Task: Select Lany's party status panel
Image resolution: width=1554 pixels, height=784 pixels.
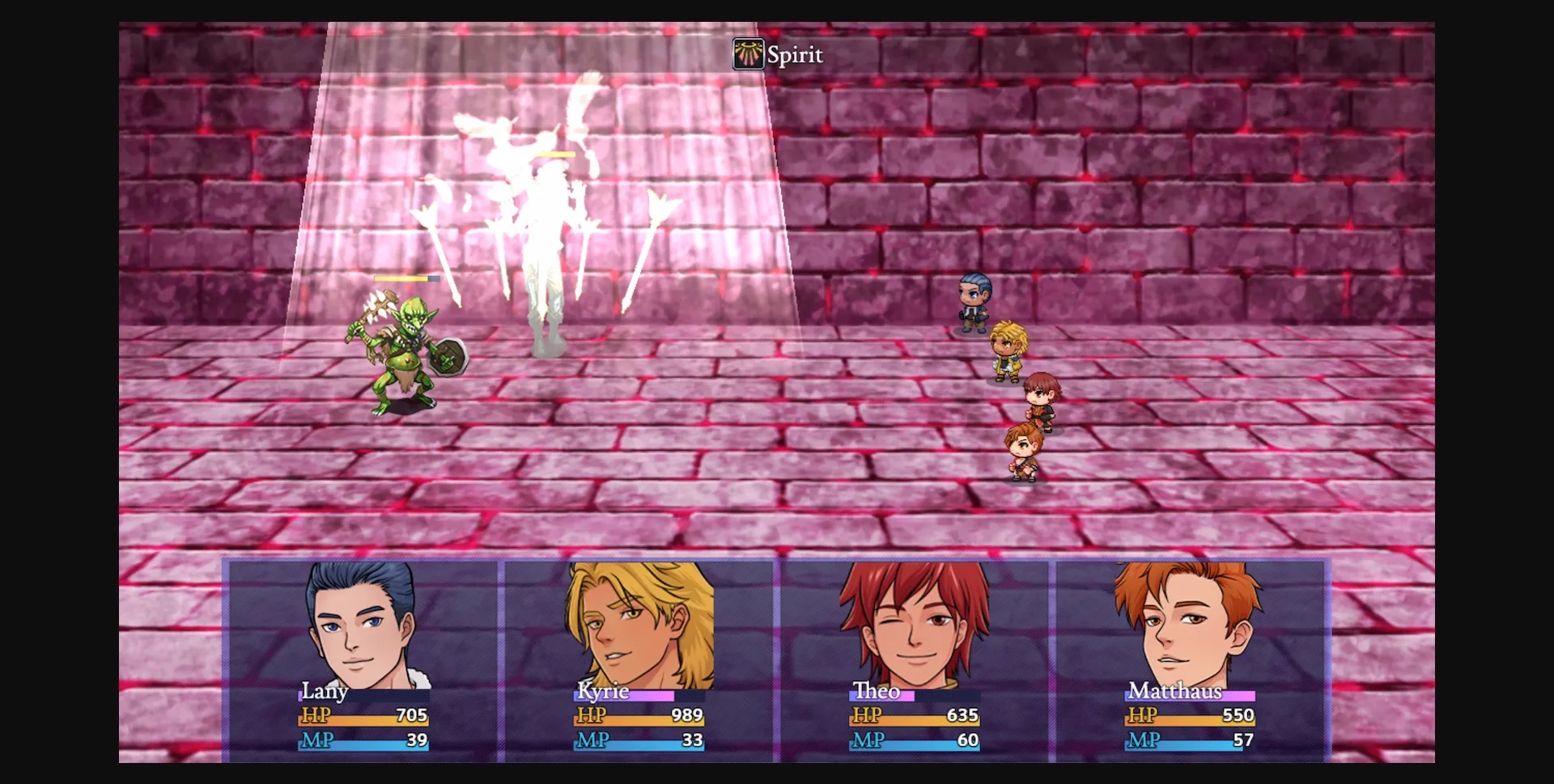Action: pos(363,659)
